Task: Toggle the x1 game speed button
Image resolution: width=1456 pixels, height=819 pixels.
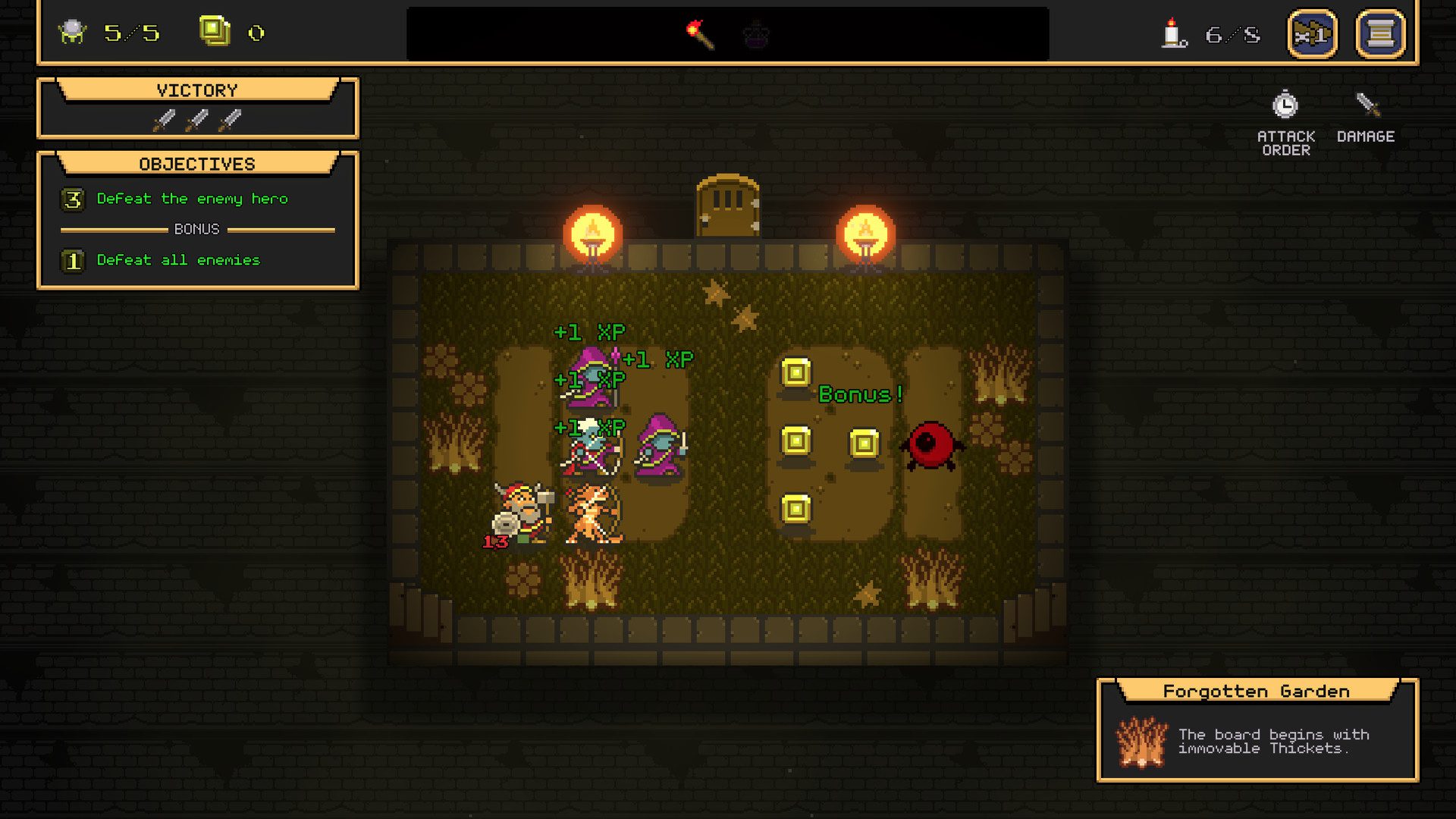Action: pos(1311,33)
